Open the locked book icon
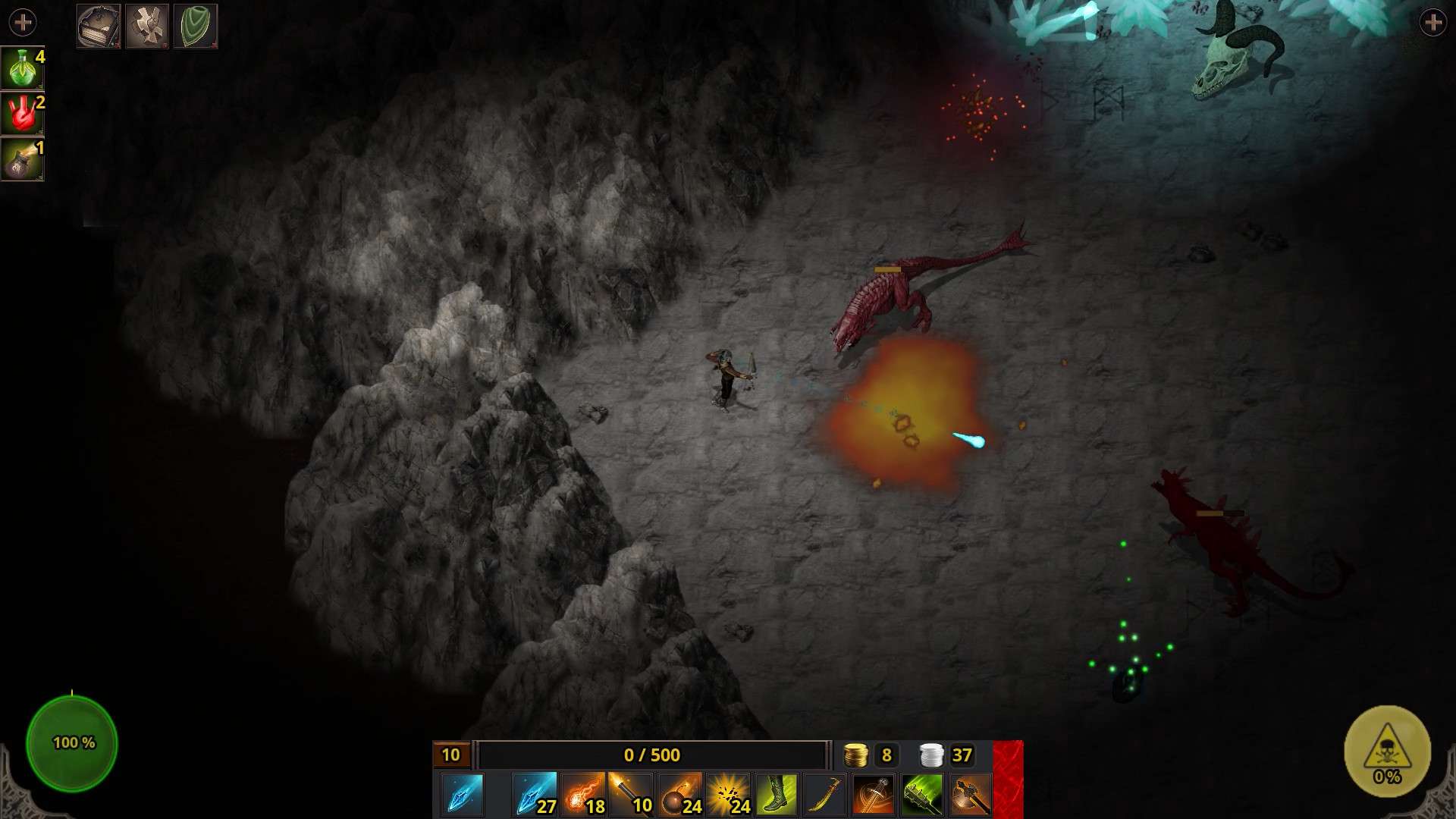The image size is (1456, 819). [99, 27]
